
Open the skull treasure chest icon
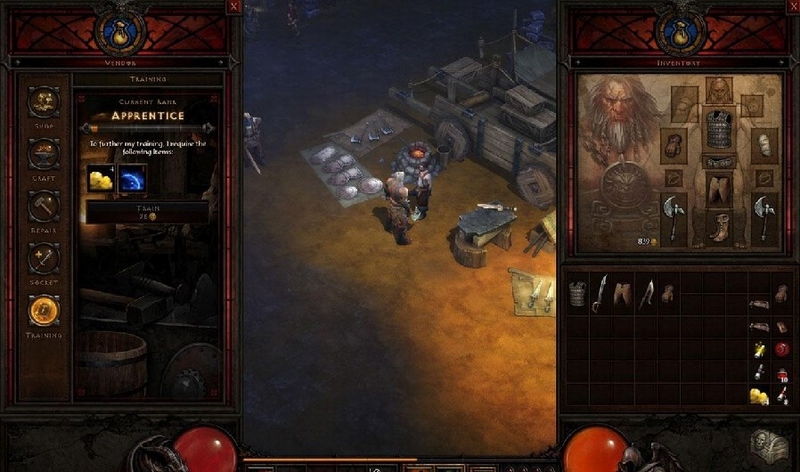tap(768, 446)
